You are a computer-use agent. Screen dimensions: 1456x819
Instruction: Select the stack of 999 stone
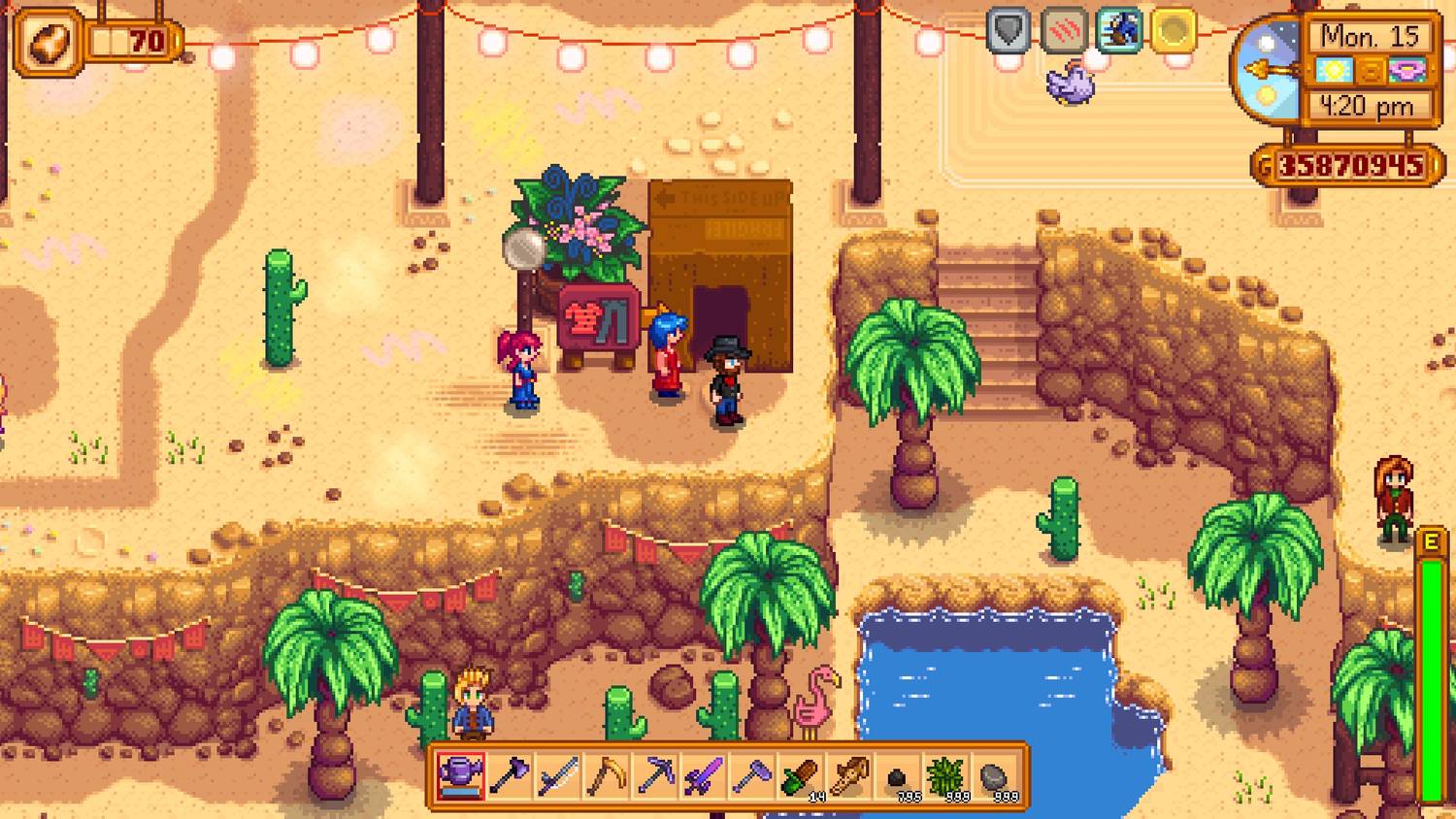coord(995,776)
